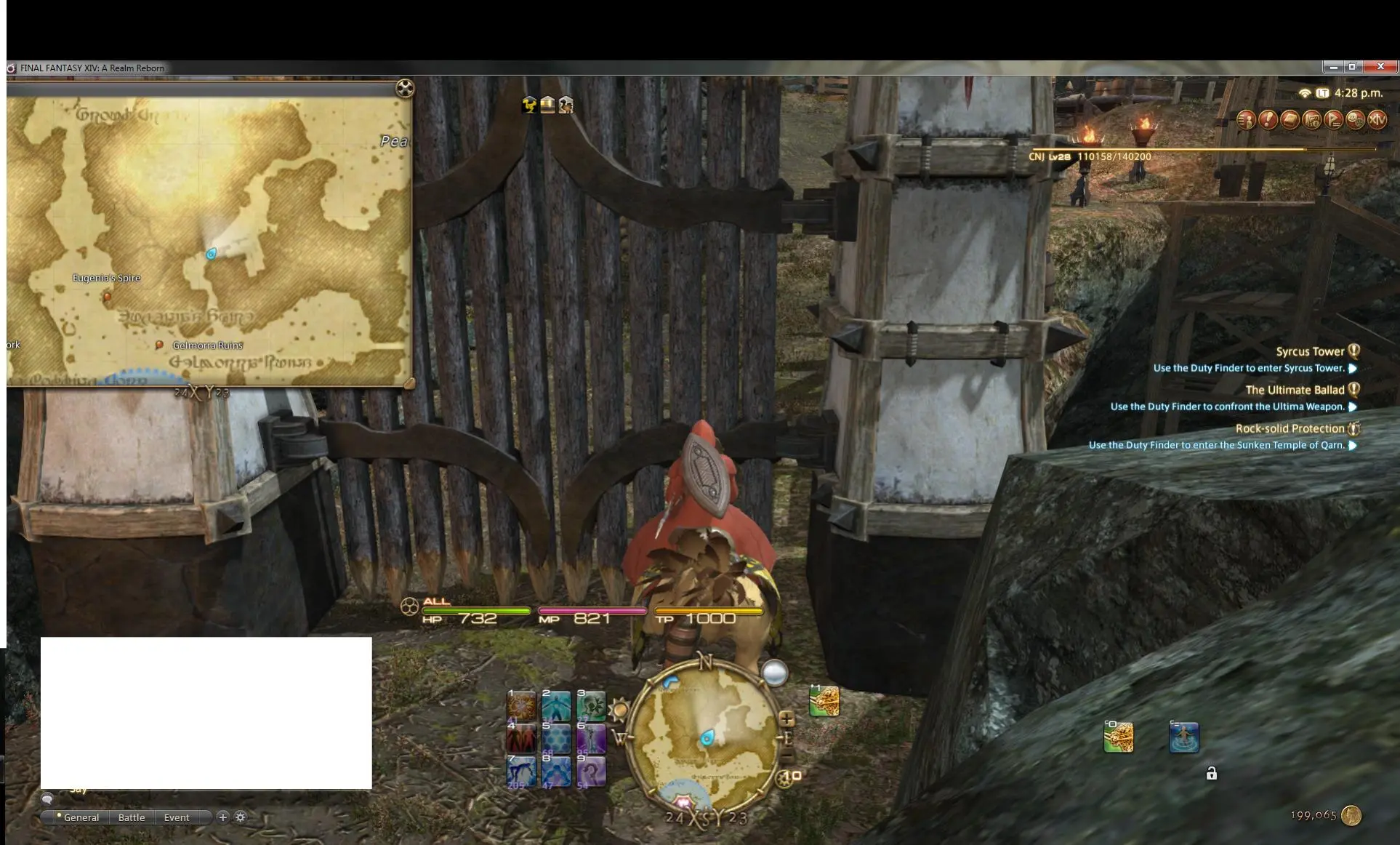
Task: Open the character menu icon
Action: coord(1247,120)
